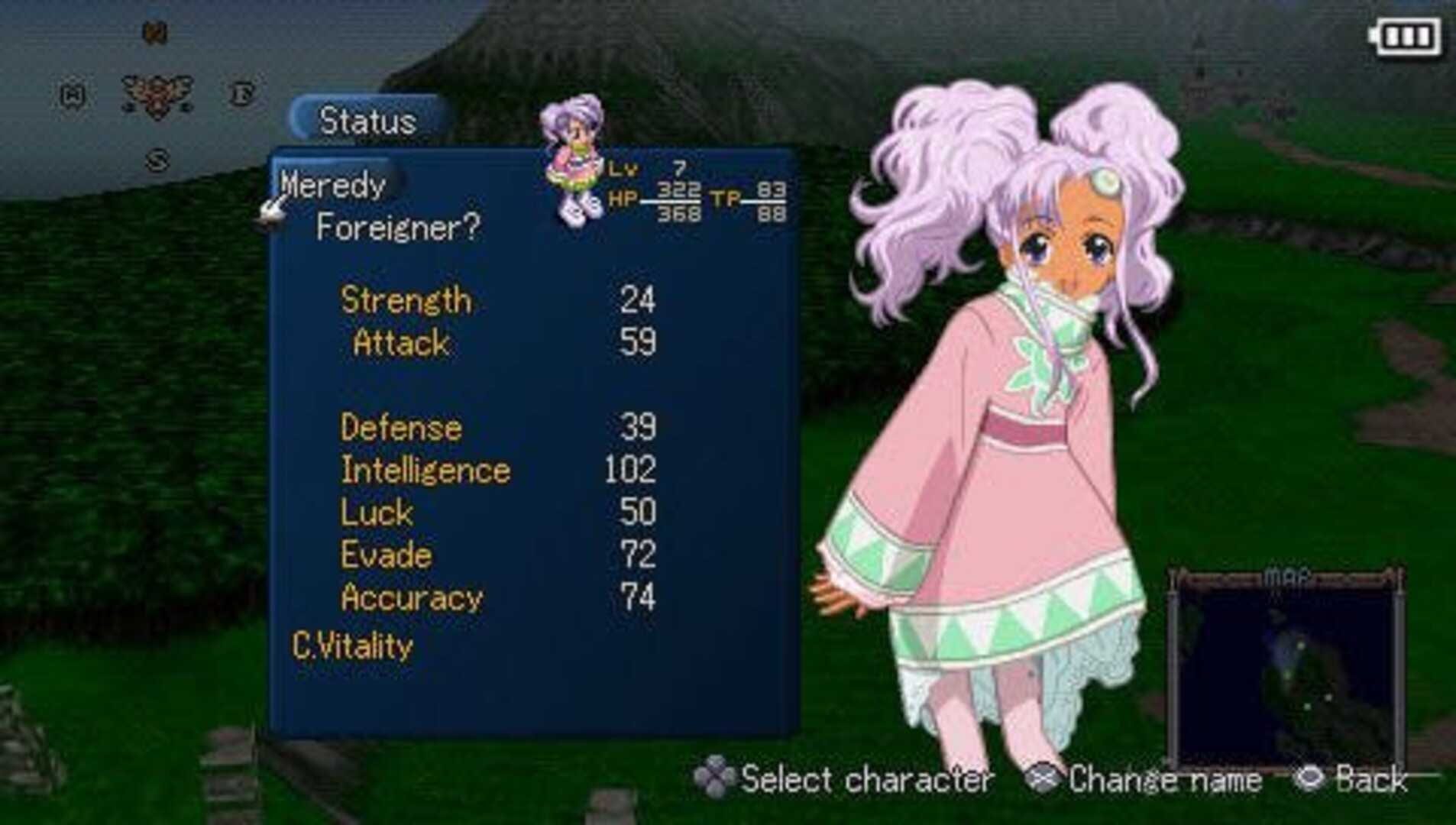Select Meredy's small character sprite

pos(574,160)
